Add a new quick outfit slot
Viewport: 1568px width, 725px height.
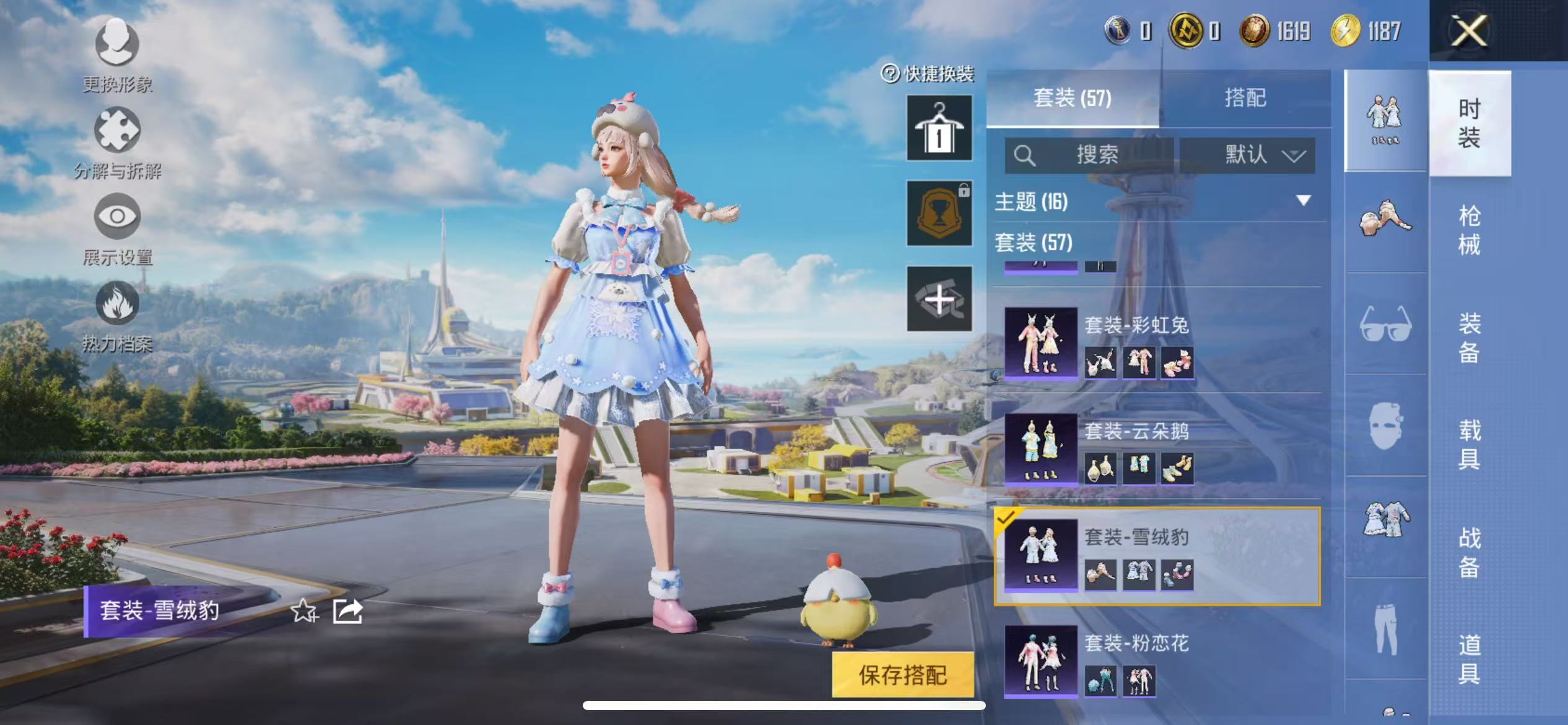939,299
